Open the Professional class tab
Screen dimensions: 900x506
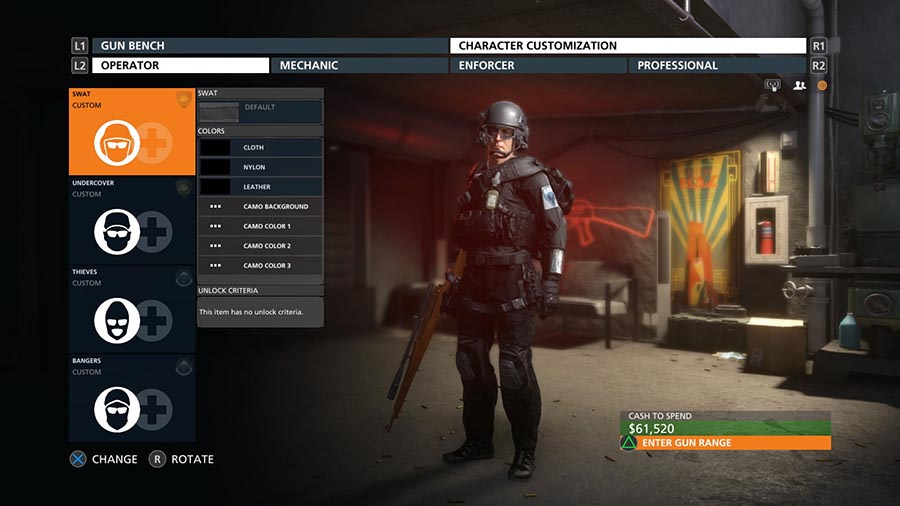click(717, 66)
